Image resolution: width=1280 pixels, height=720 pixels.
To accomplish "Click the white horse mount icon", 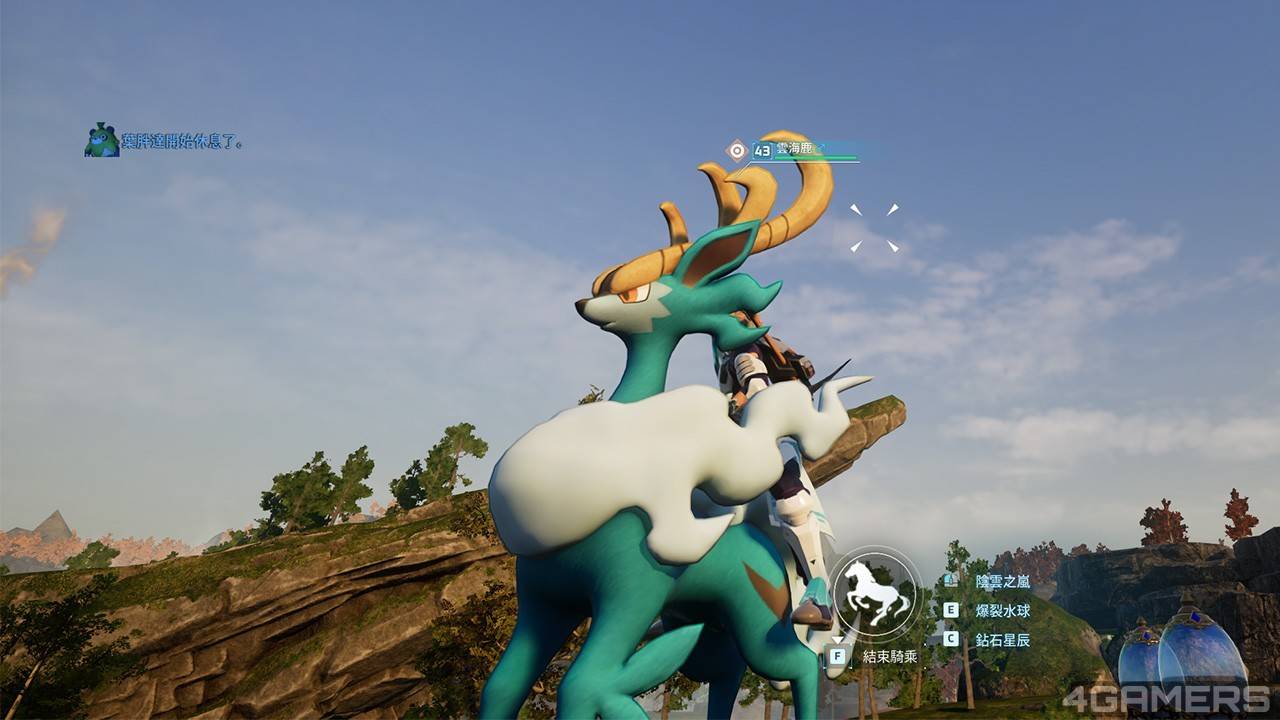I will click(876, 596).
